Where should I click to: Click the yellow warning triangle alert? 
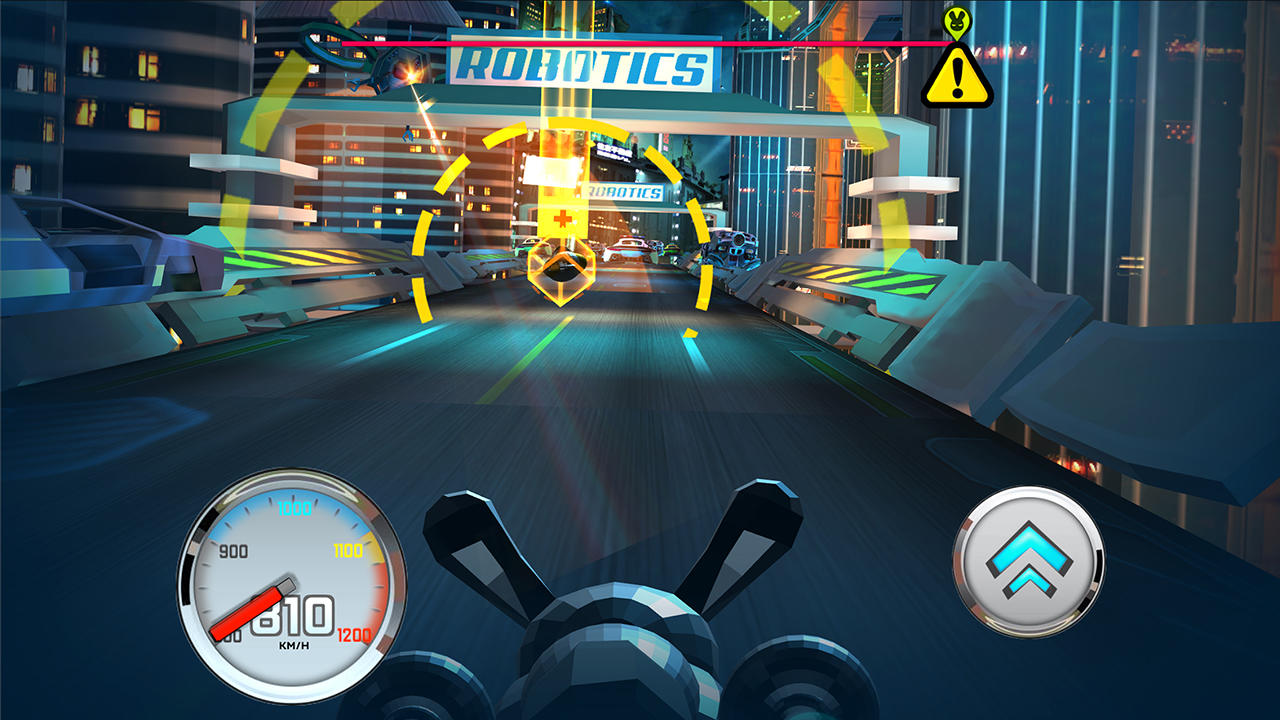(x=957, y=78)
